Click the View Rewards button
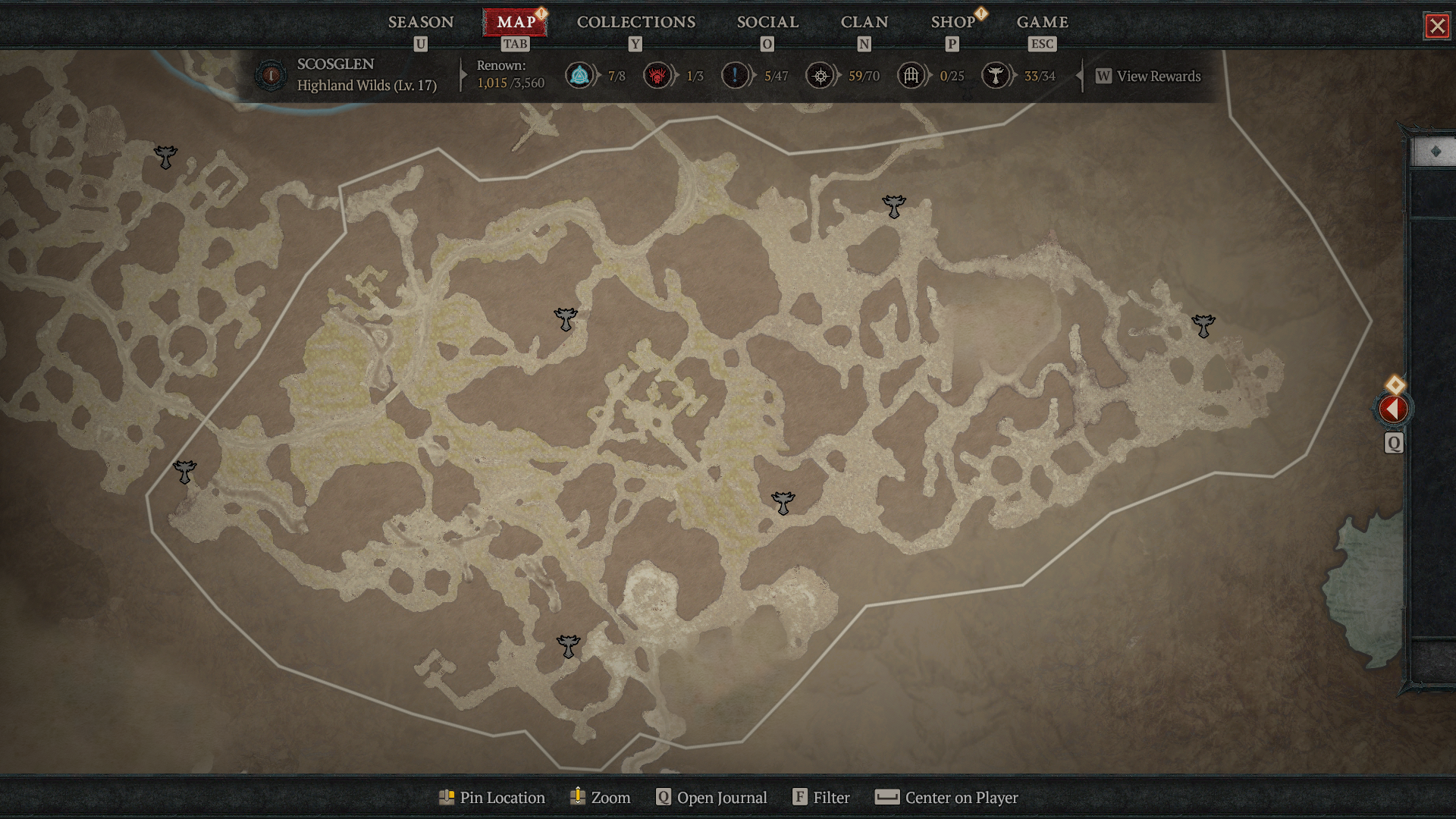1456x819 pixels. (1147, 76)
